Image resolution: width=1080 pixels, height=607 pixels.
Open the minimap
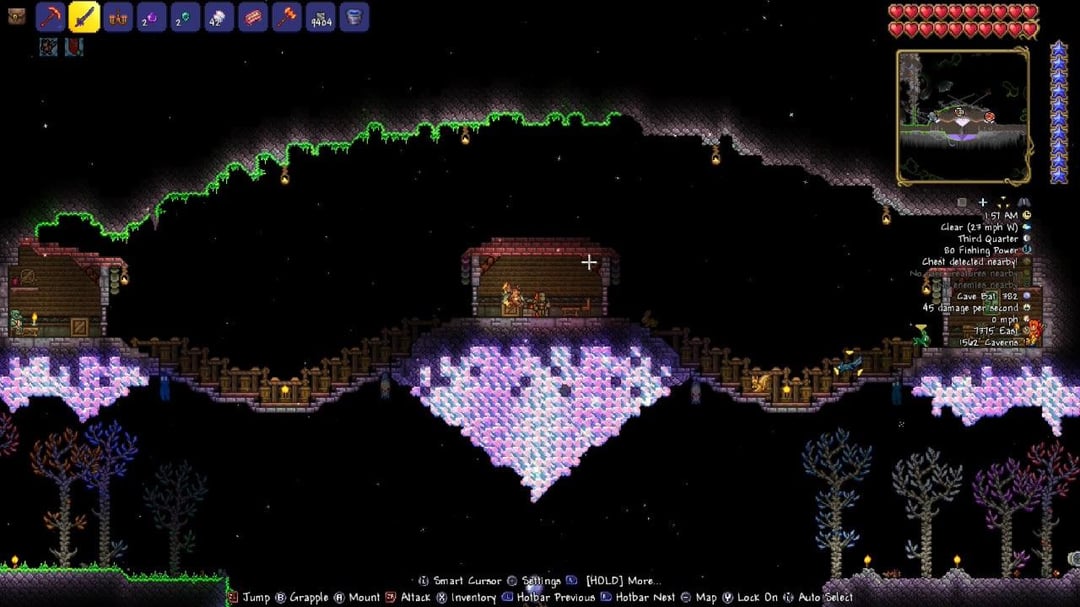point(963,117)
